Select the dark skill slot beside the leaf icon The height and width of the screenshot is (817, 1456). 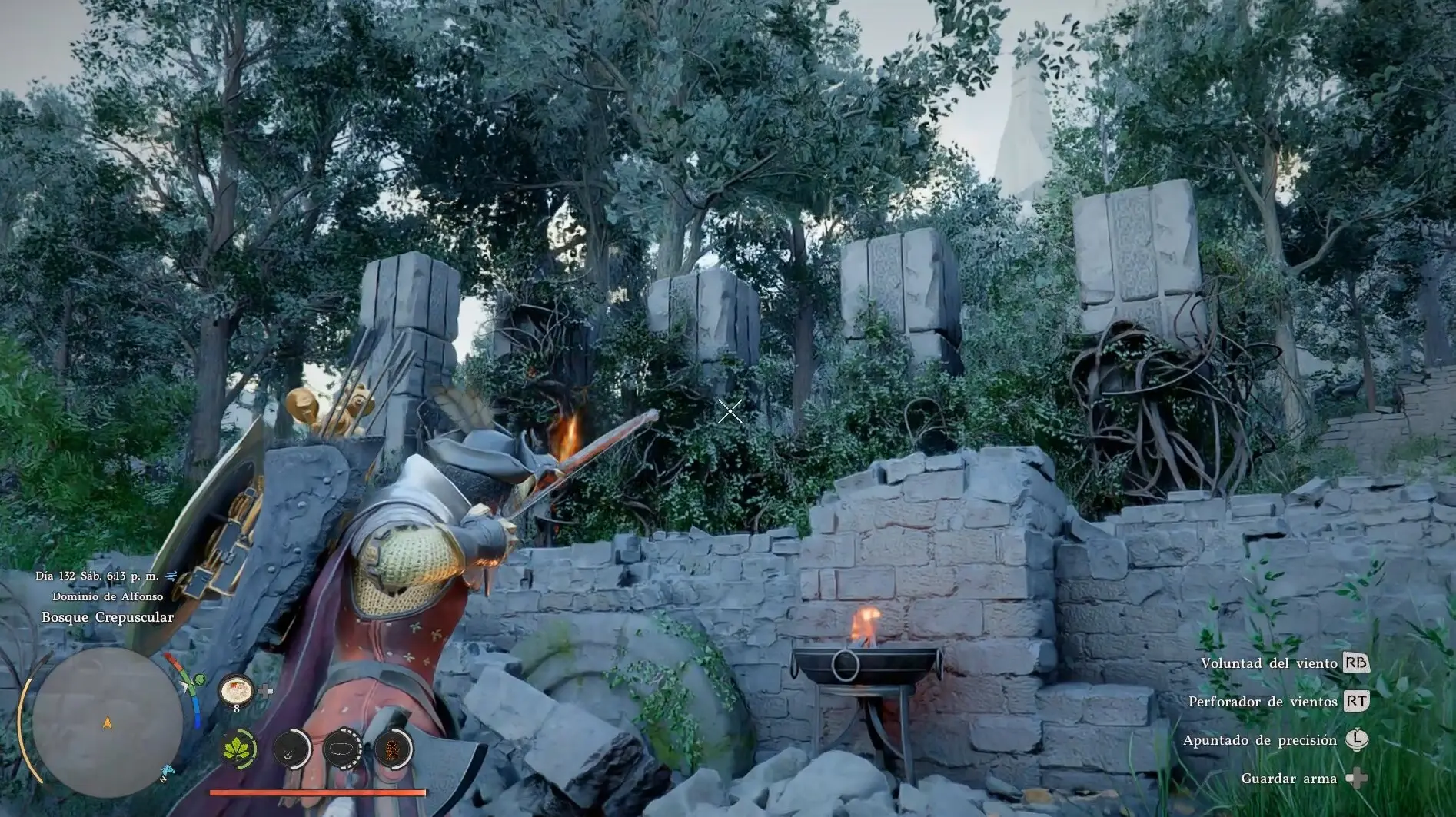(291, 748)
